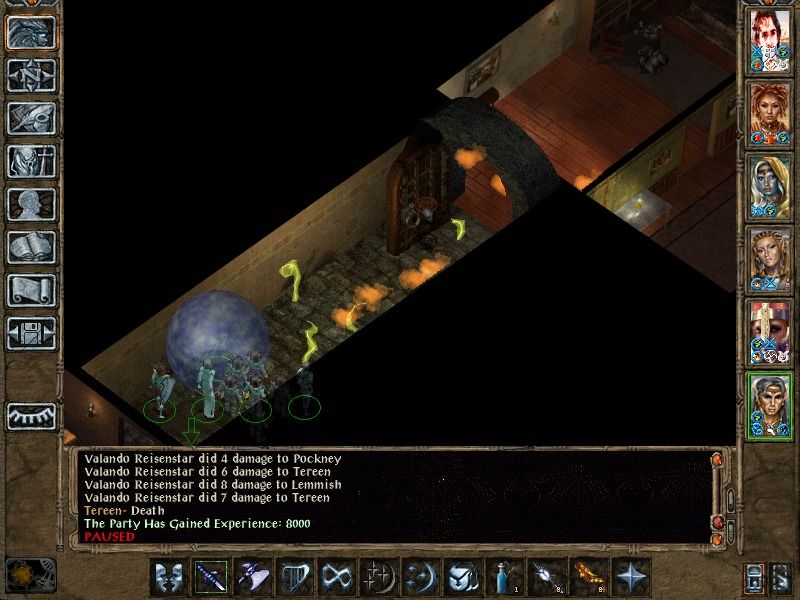800x600 pixels.
Task: Toggle party AI with the lantern button
Action: pos(754,578)
